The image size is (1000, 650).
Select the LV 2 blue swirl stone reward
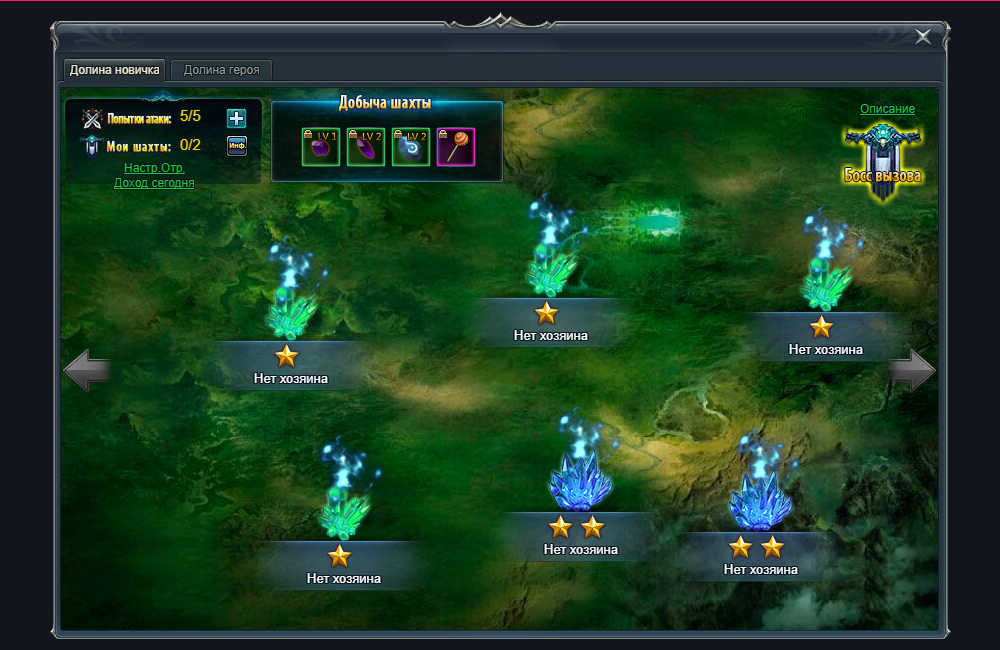[411, 147]
